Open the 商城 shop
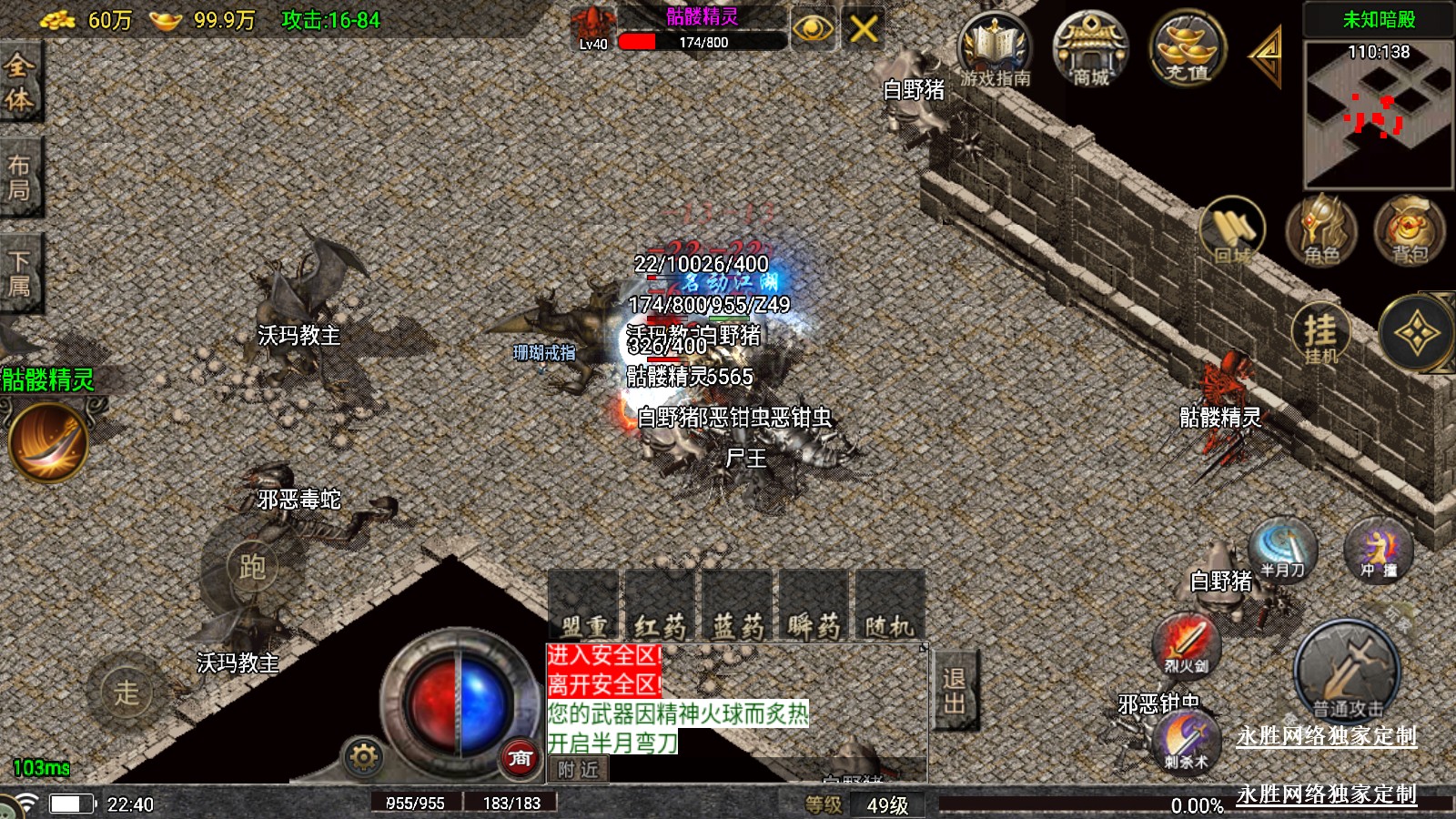 tap(1090, 50)
